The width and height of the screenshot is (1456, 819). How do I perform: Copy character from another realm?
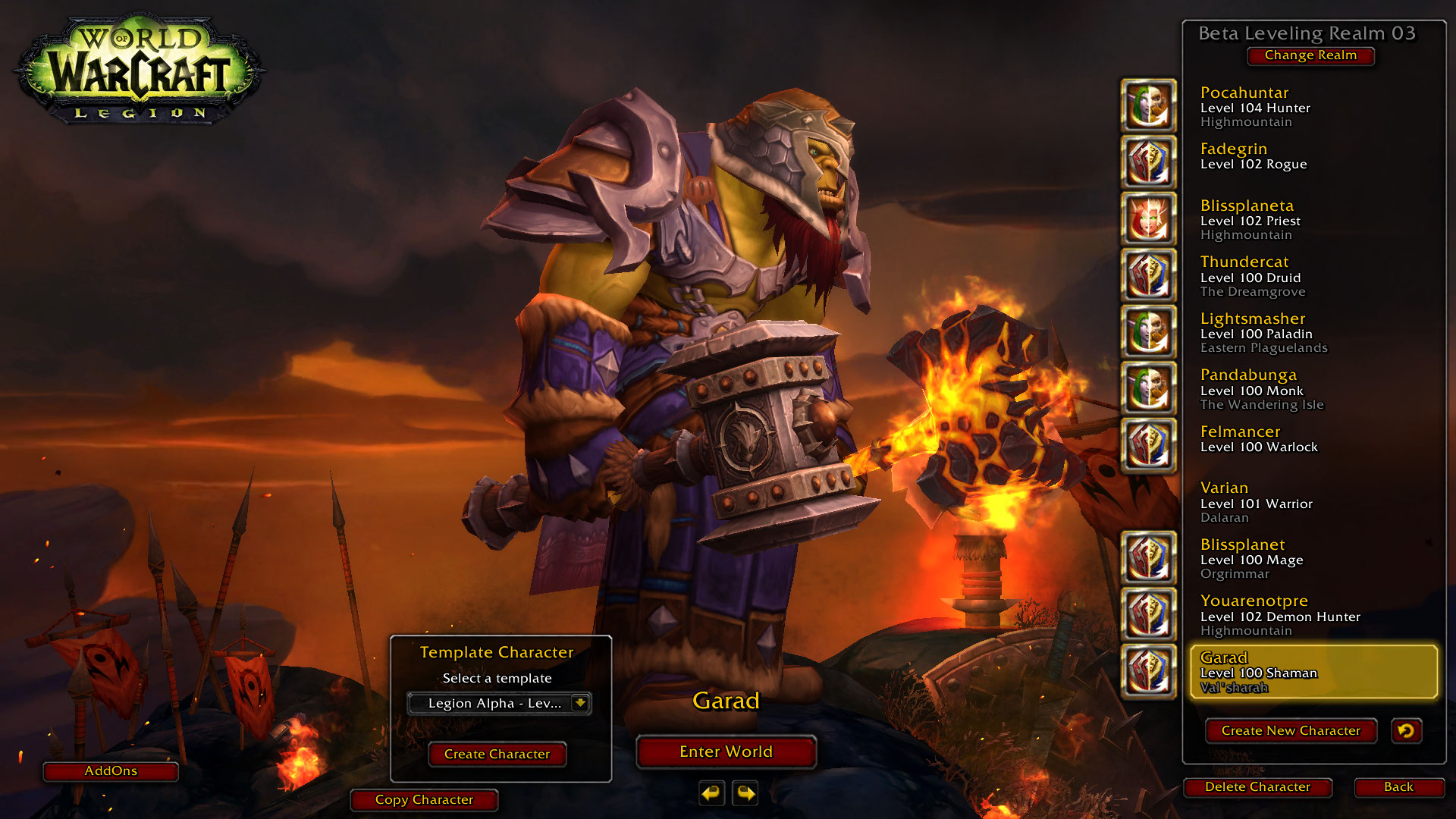tap(424, 800)
